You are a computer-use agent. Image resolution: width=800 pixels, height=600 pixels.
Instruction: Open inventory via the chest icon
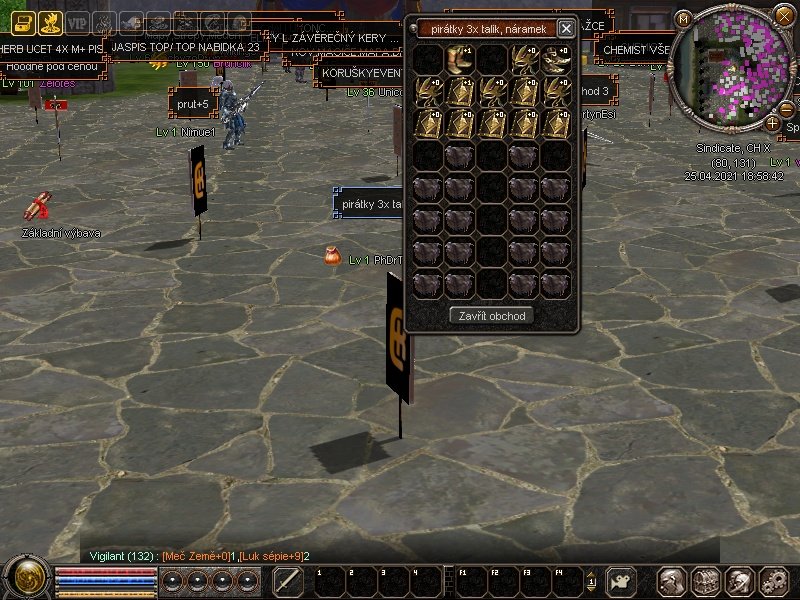[x=706, y=581]
